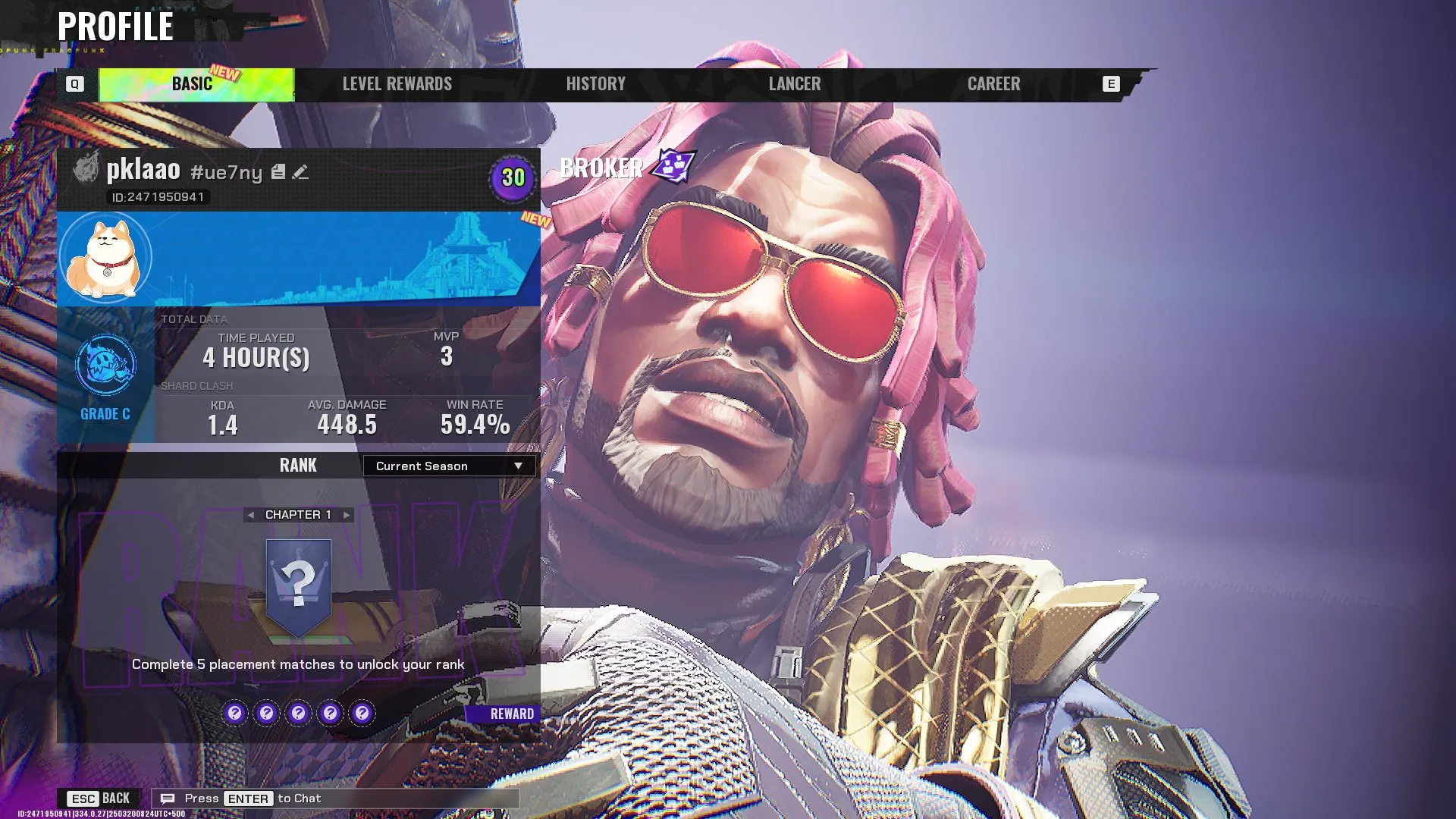Click the fifth placement match progress circle
Screen dimensions: 1456x819
[x=362, y=713]
